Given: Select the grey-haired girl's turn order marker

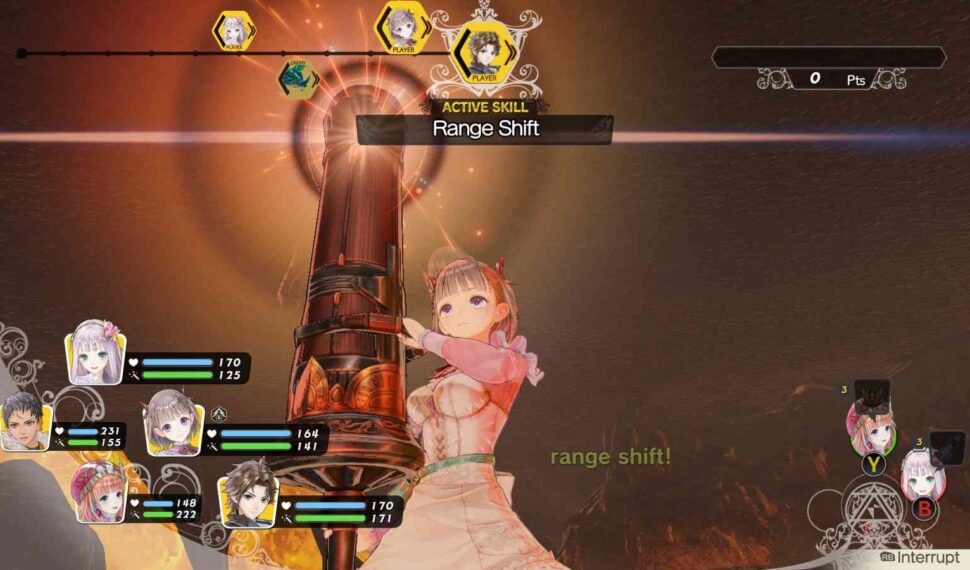Looking at the screenshot, I should (402, 27).
